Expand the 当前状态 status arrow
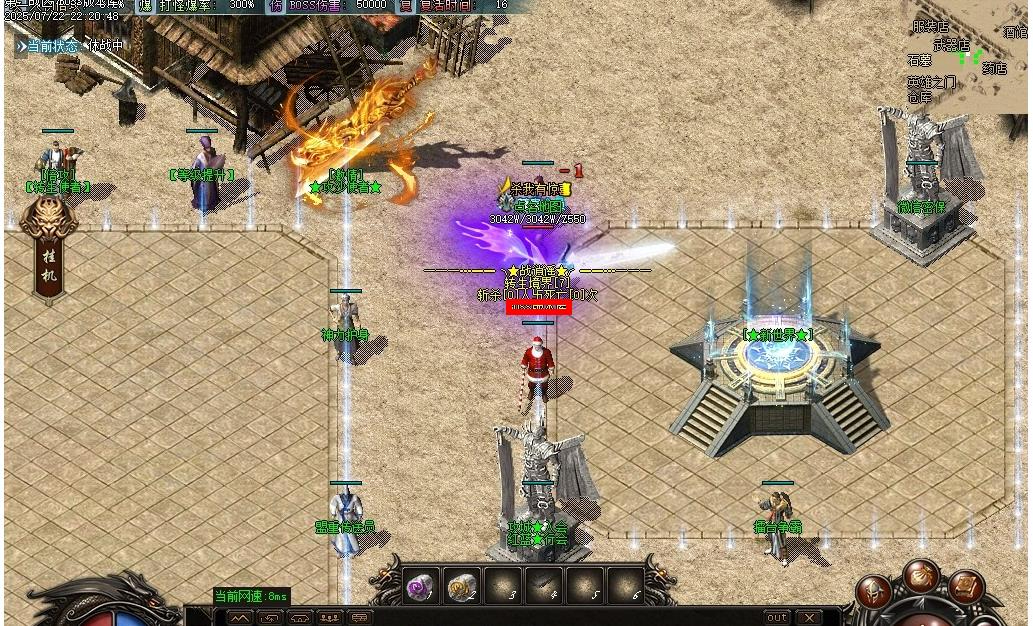Image resolution: width=1033 pixels, height=626 pixels. [21, 46]
